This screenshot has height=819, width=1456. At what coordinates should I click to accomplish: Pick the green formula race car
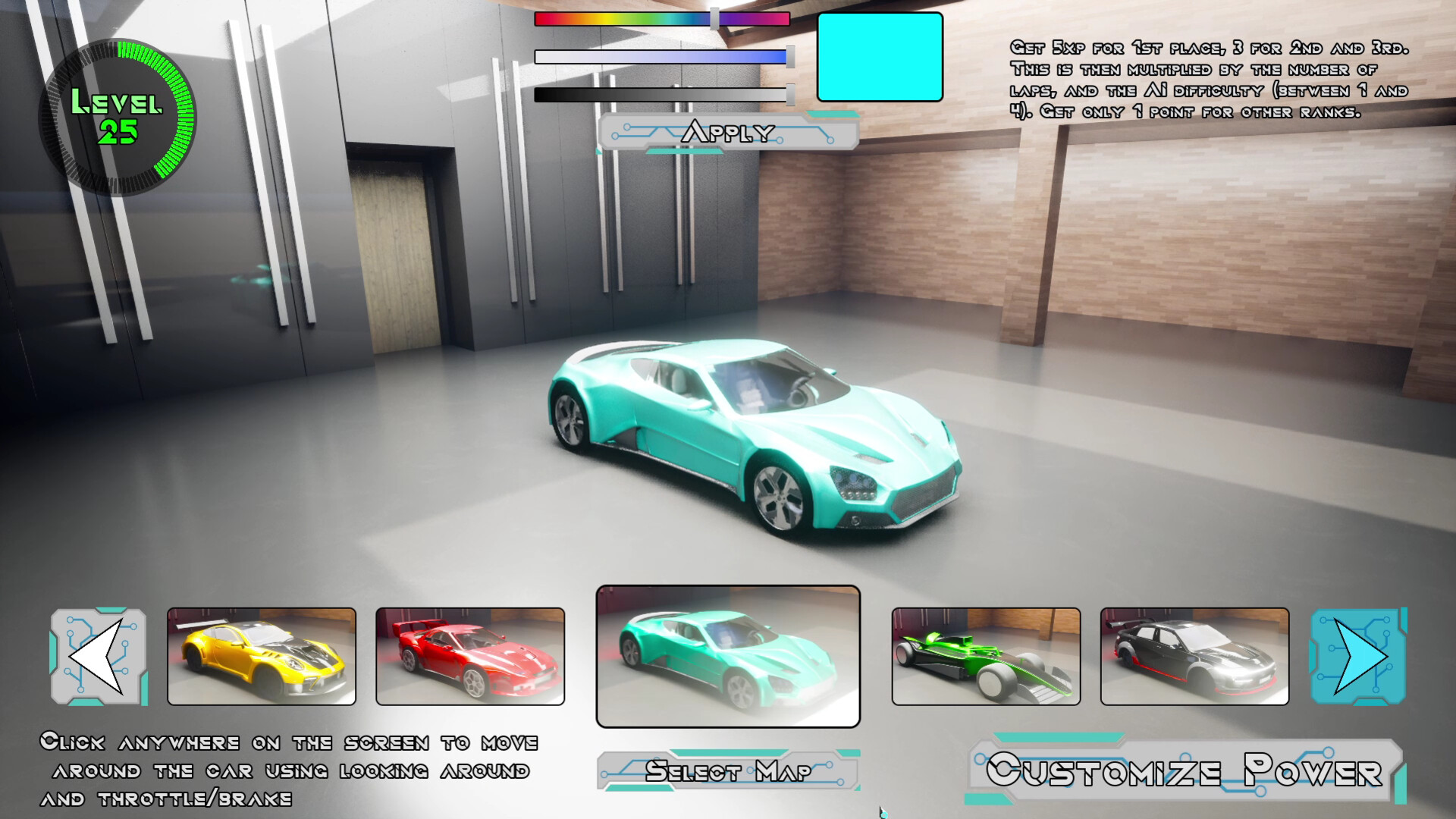[986, 657]
